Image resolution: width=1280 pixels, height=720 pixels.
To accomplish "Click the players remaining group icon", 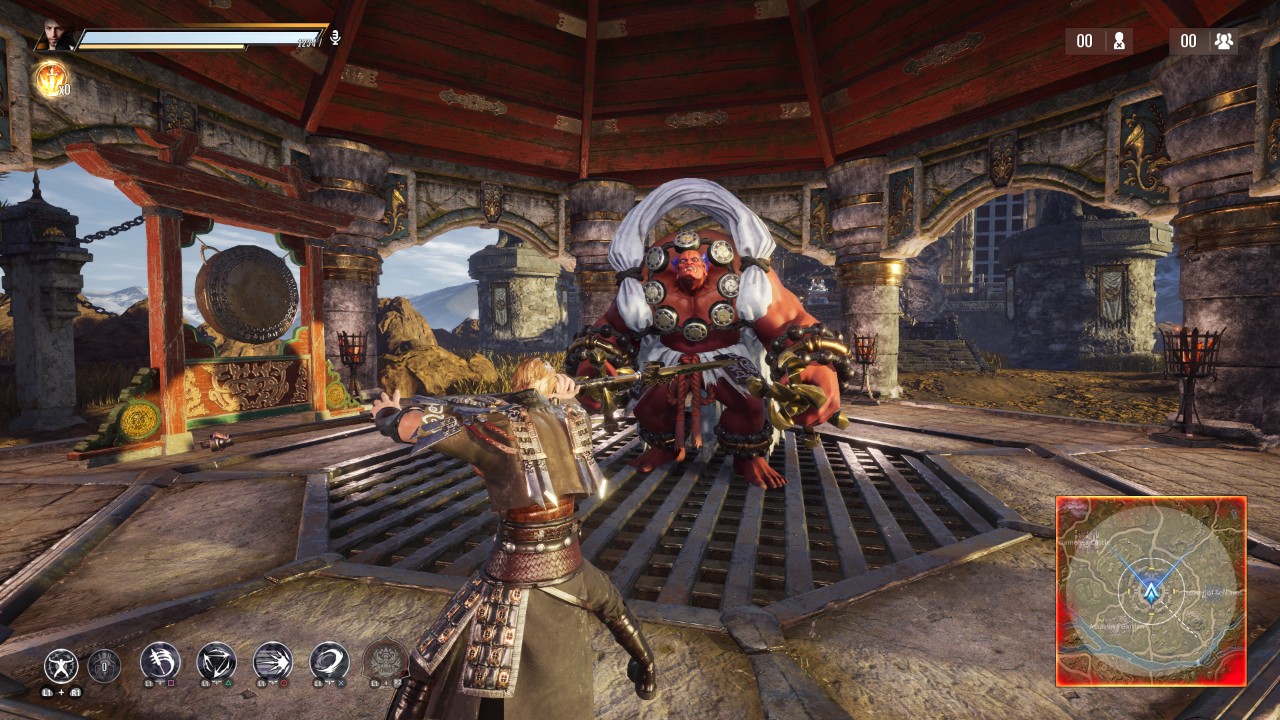I will coord(1223,41).
